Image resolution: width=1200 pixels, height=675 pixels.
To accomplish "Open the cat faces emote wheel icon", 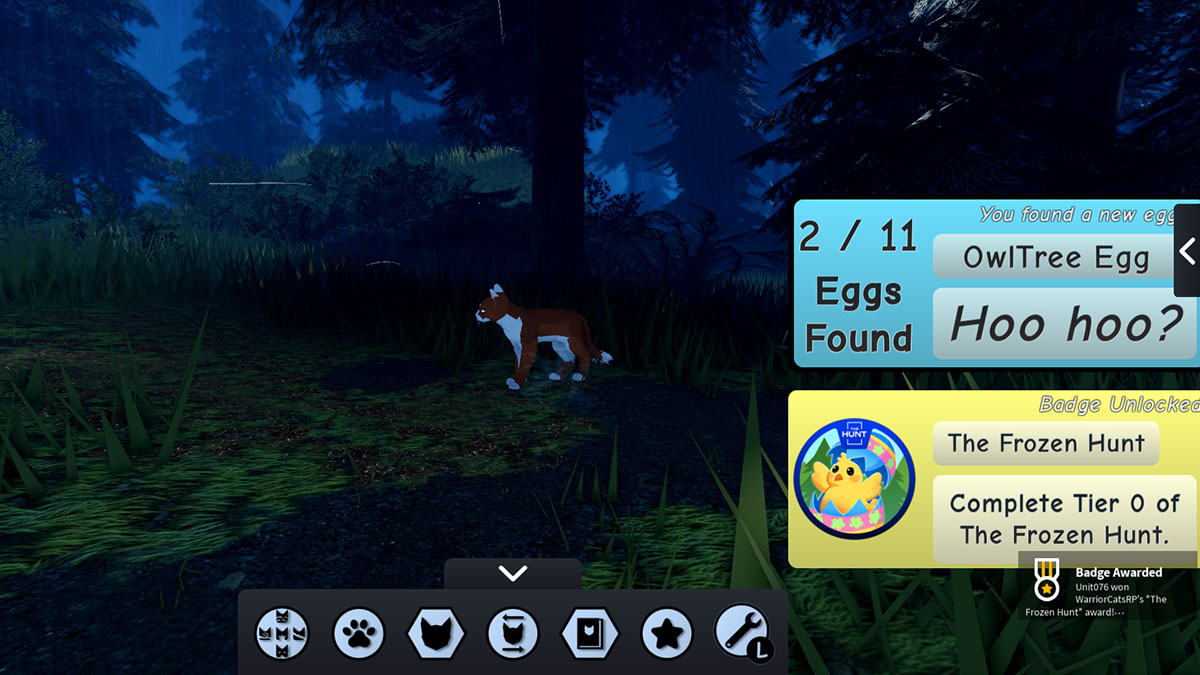I will point(282,633).
